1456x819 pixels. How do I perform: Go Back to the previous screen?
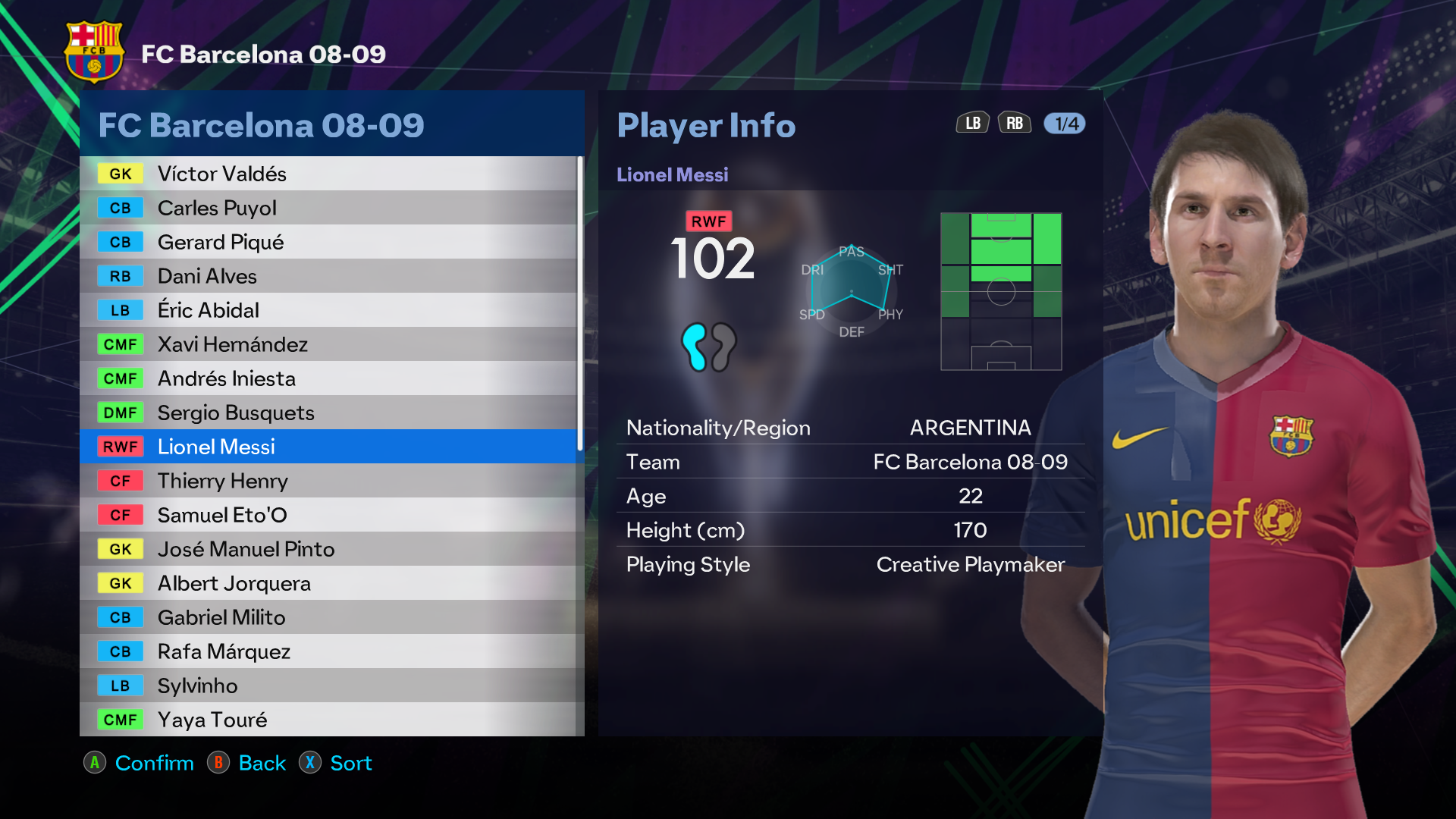click(248, 763)
